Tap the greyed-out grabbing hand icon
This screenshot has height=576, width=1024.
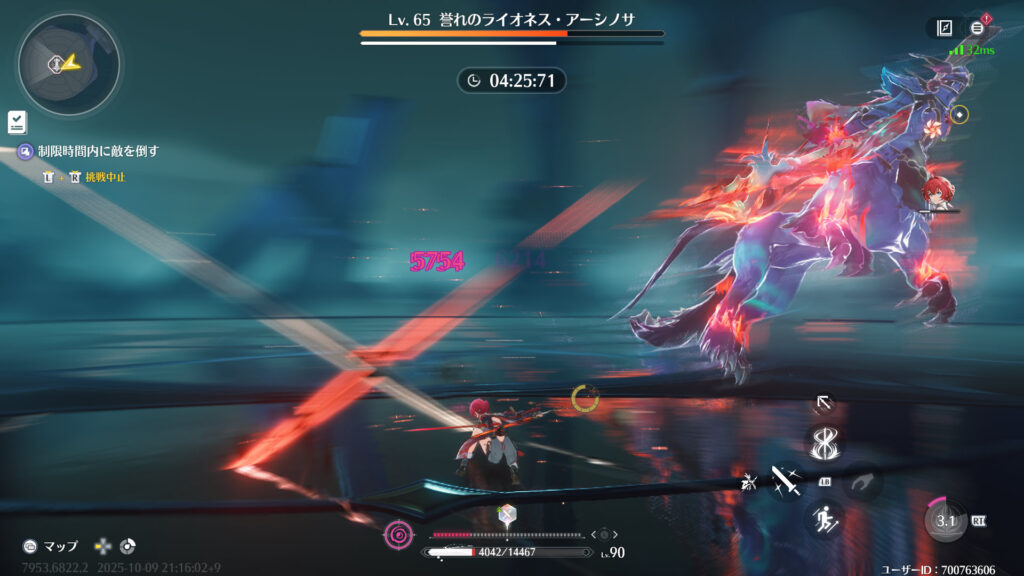tap(861, 482)
